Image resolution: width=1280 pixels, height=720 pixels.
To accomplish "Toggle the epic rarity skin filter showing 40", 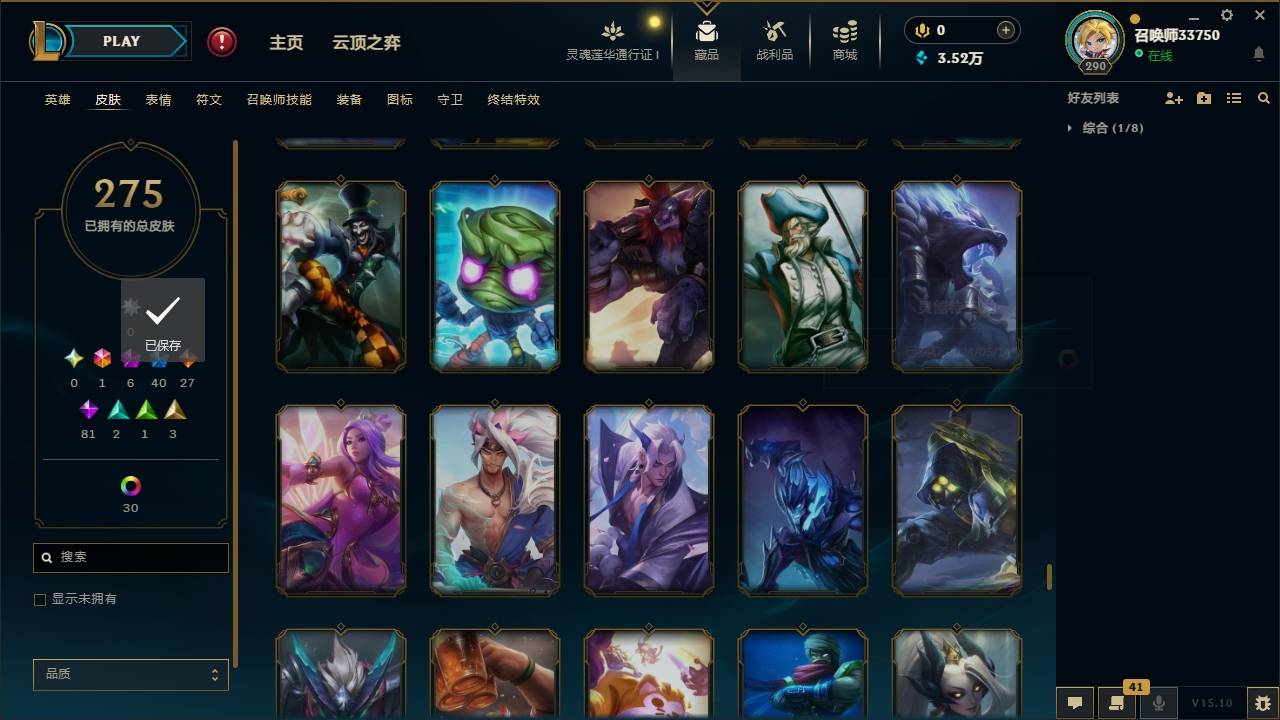I will click(158, 357).
